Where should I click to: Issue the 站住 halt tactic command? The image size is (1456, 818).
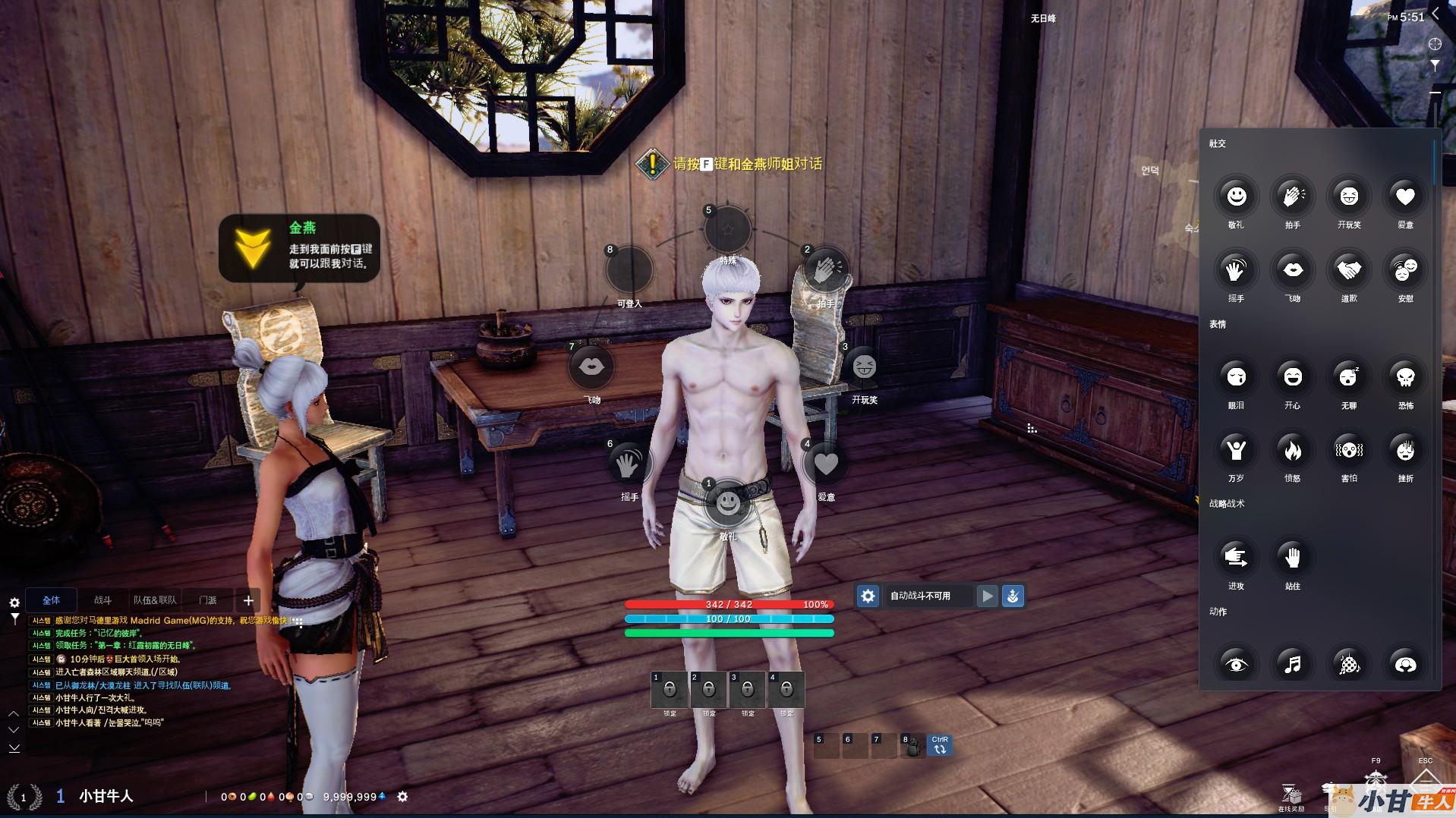tap(1292, 558)
